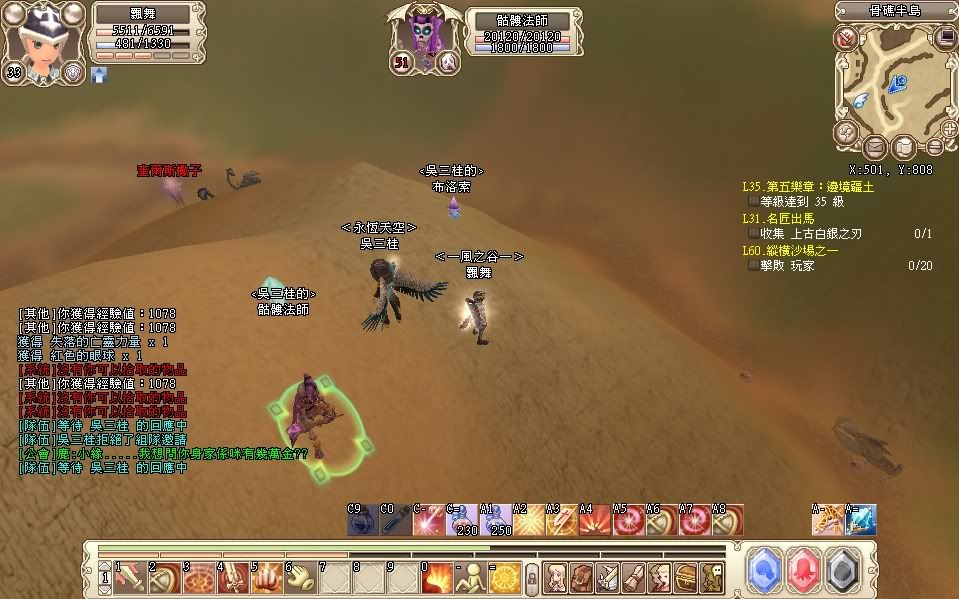The height and width of the screenshot is (599, 959).
Task: Use the A2 golden burst skill
Action: pos(529,520)
